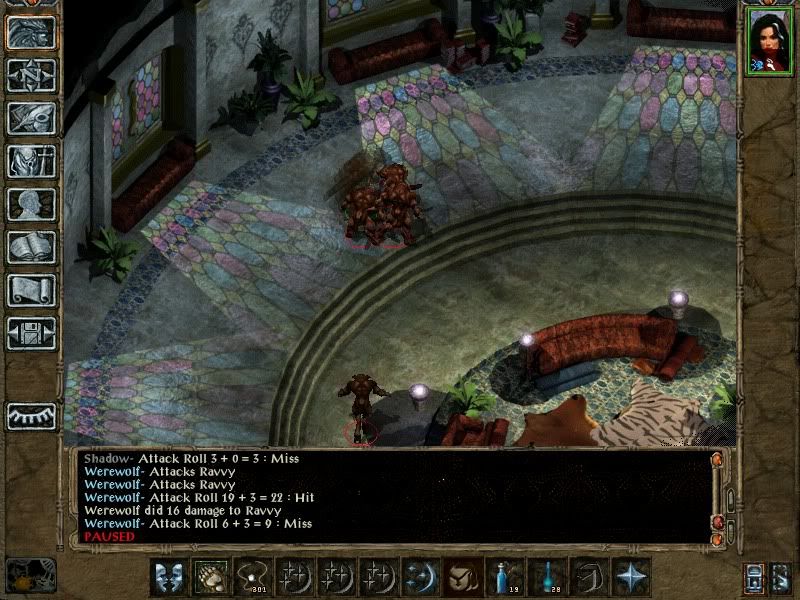Image resolution: width=800 pixels, height=600 pixels.
Task: Open the options floppy disk button
Action: [31, 333]
